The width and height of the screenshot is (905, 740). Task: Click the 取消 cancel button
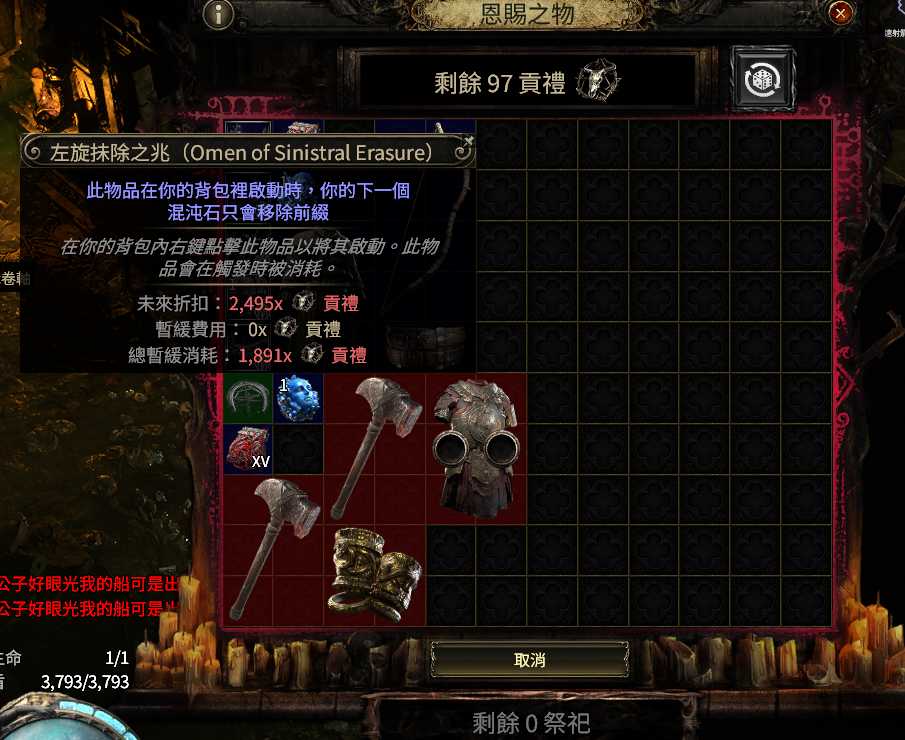(529, 660)
